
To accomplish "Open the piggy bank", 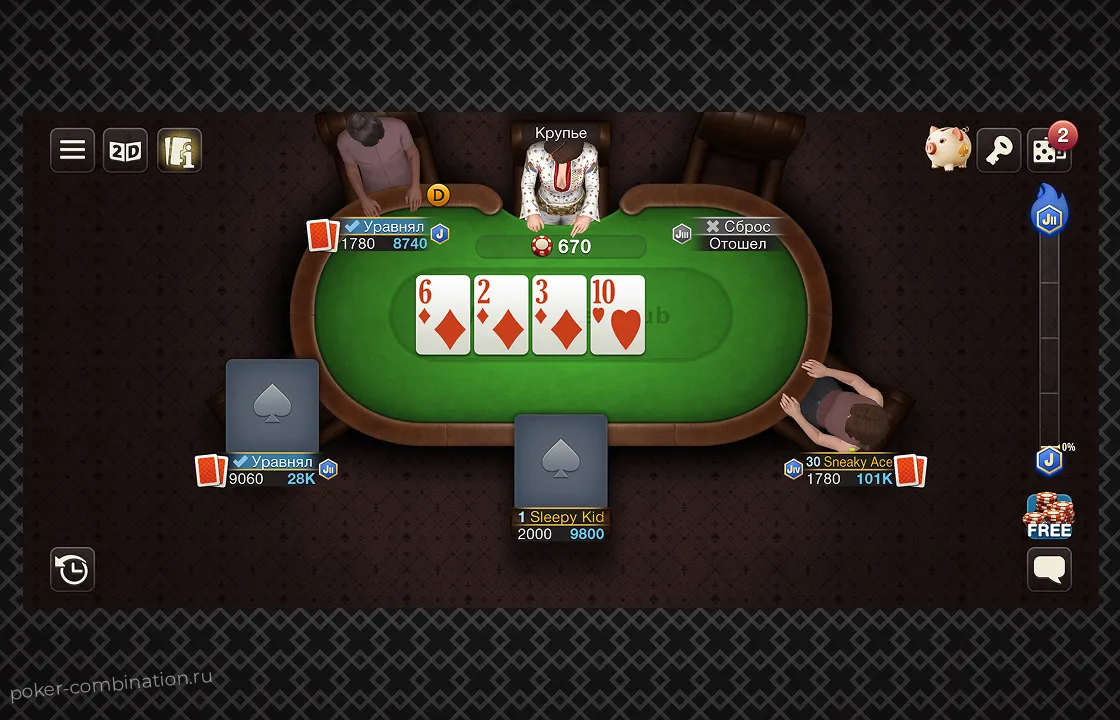I will coord(946,149).
